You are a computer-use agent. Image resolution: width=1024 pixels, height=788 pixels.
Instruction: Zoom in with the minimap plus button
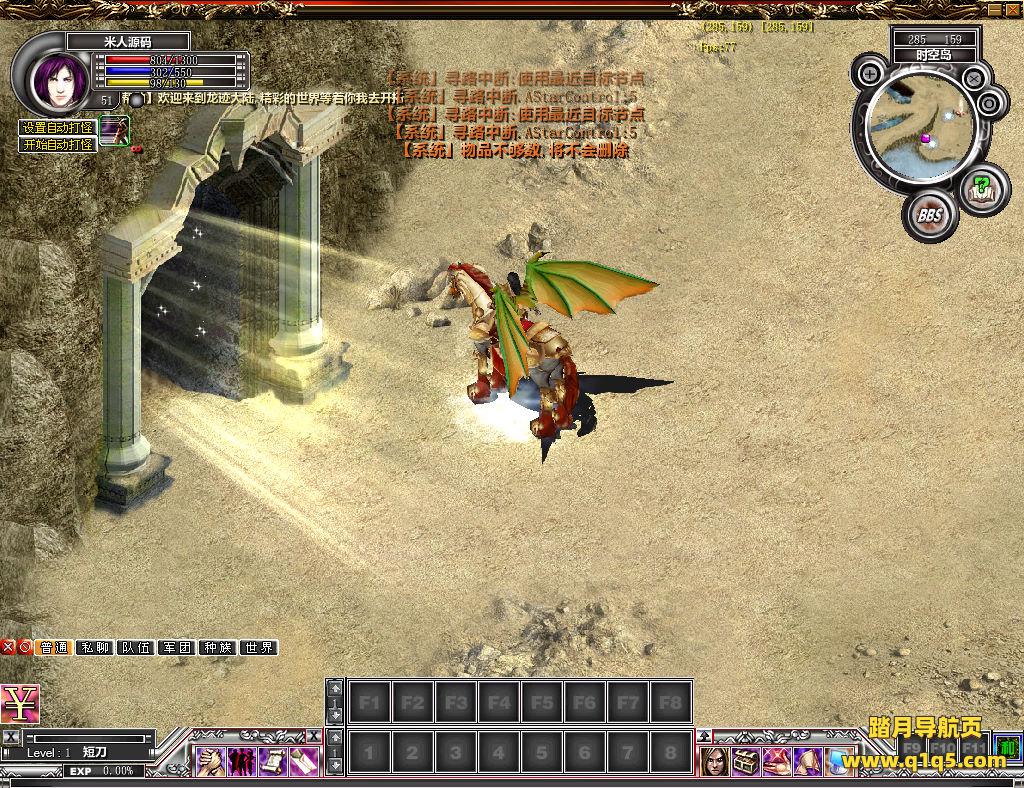tap(871, 73)
